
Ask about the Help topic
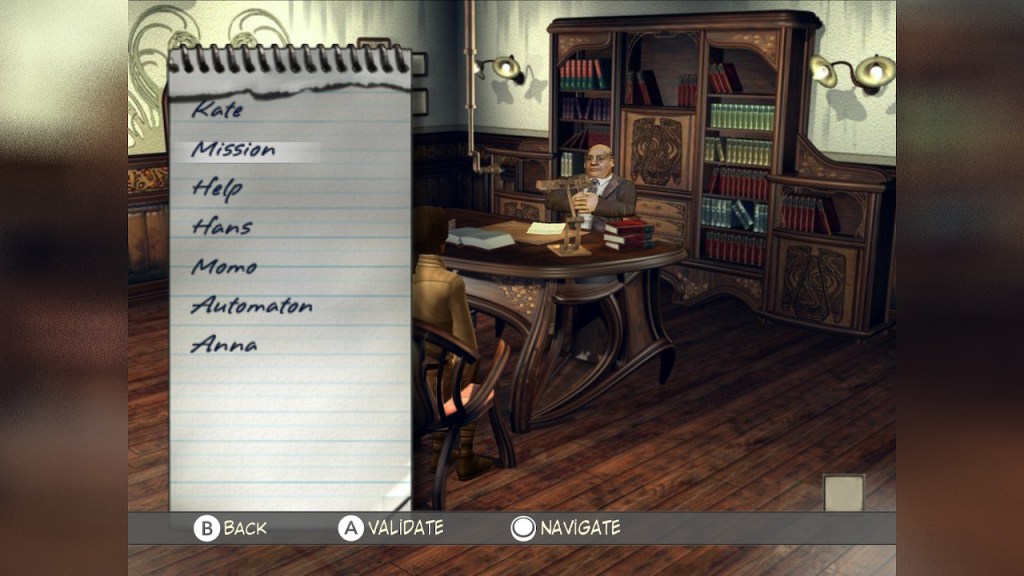[x=217, y=188]
